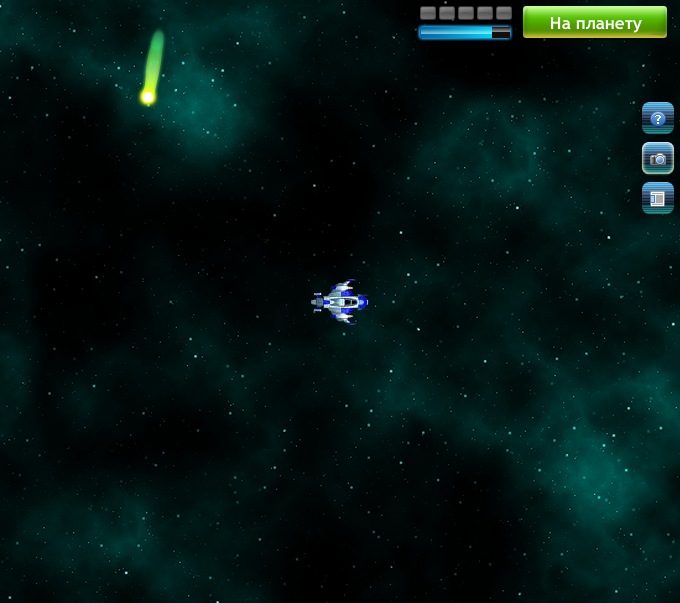This screenshot has height=603, width=680.
Task: Open help with the question mark icon
Action: click(657, 118)
